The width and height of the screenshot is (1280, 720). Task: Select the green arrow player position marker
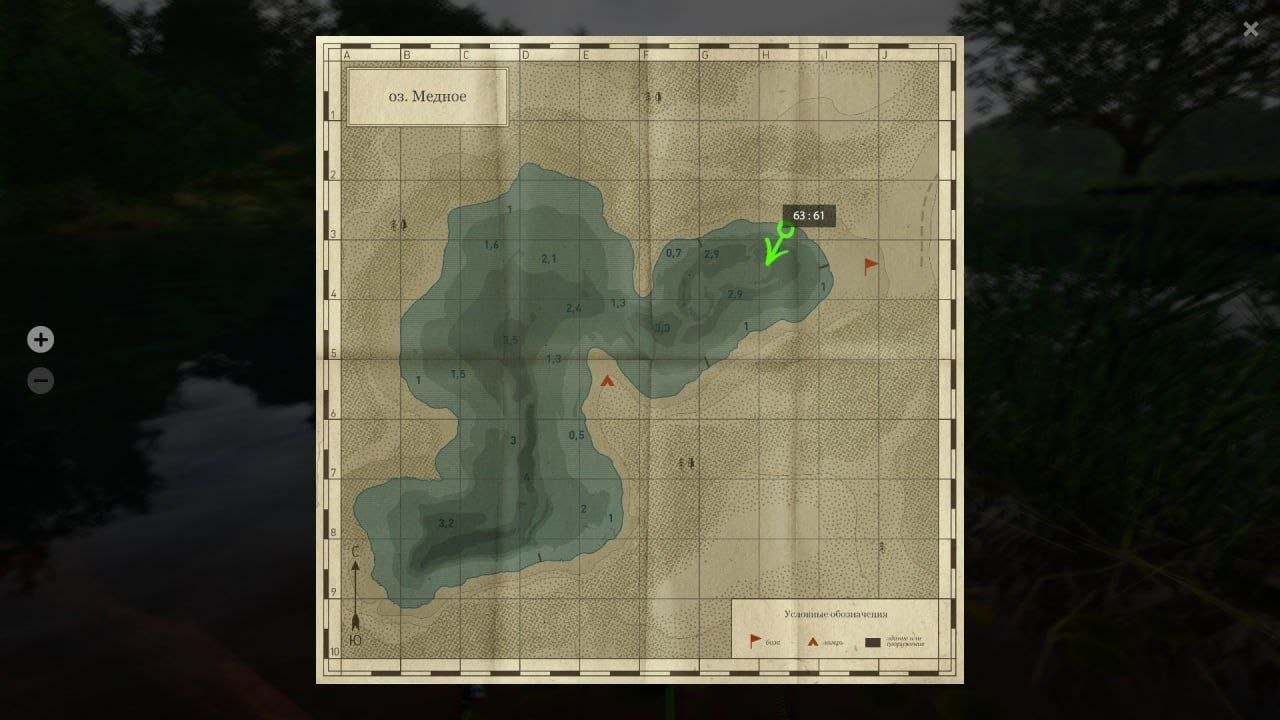(x=777, y=246)
